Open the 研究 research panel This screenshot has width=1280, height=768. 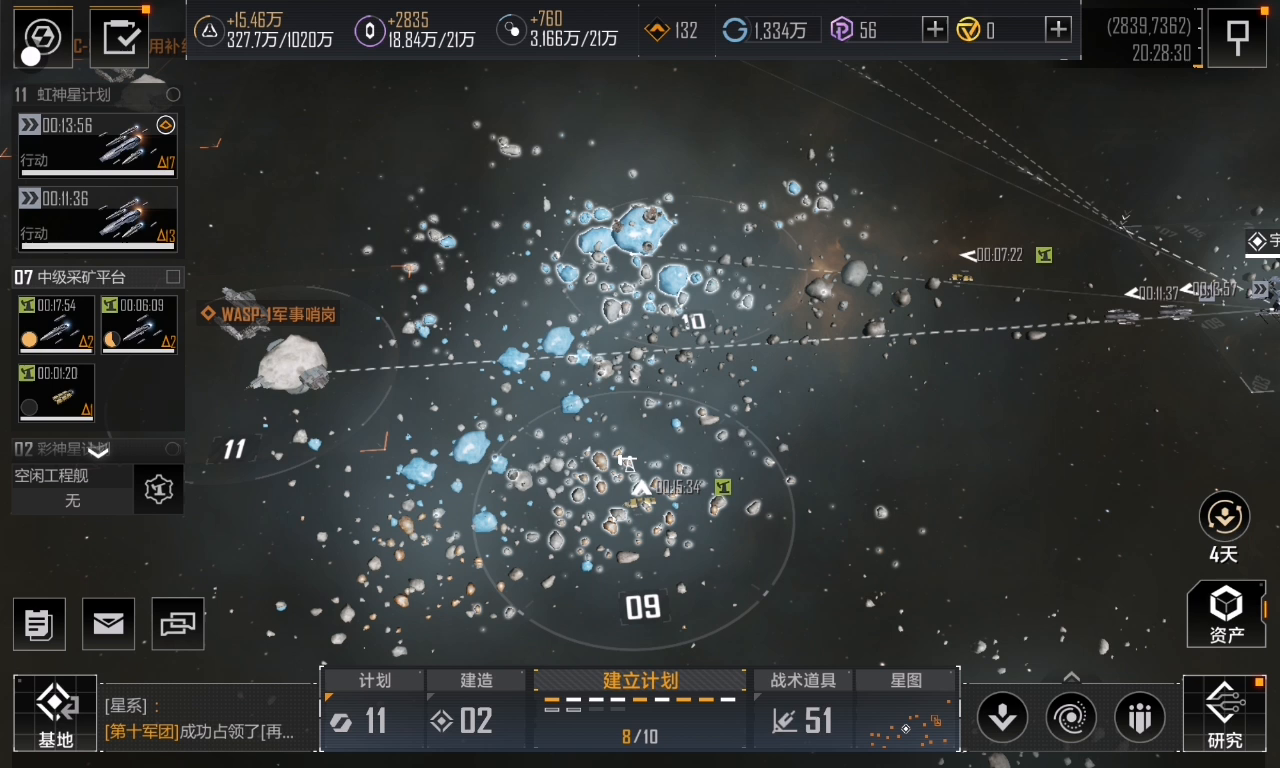click(x=1224, y=714)
